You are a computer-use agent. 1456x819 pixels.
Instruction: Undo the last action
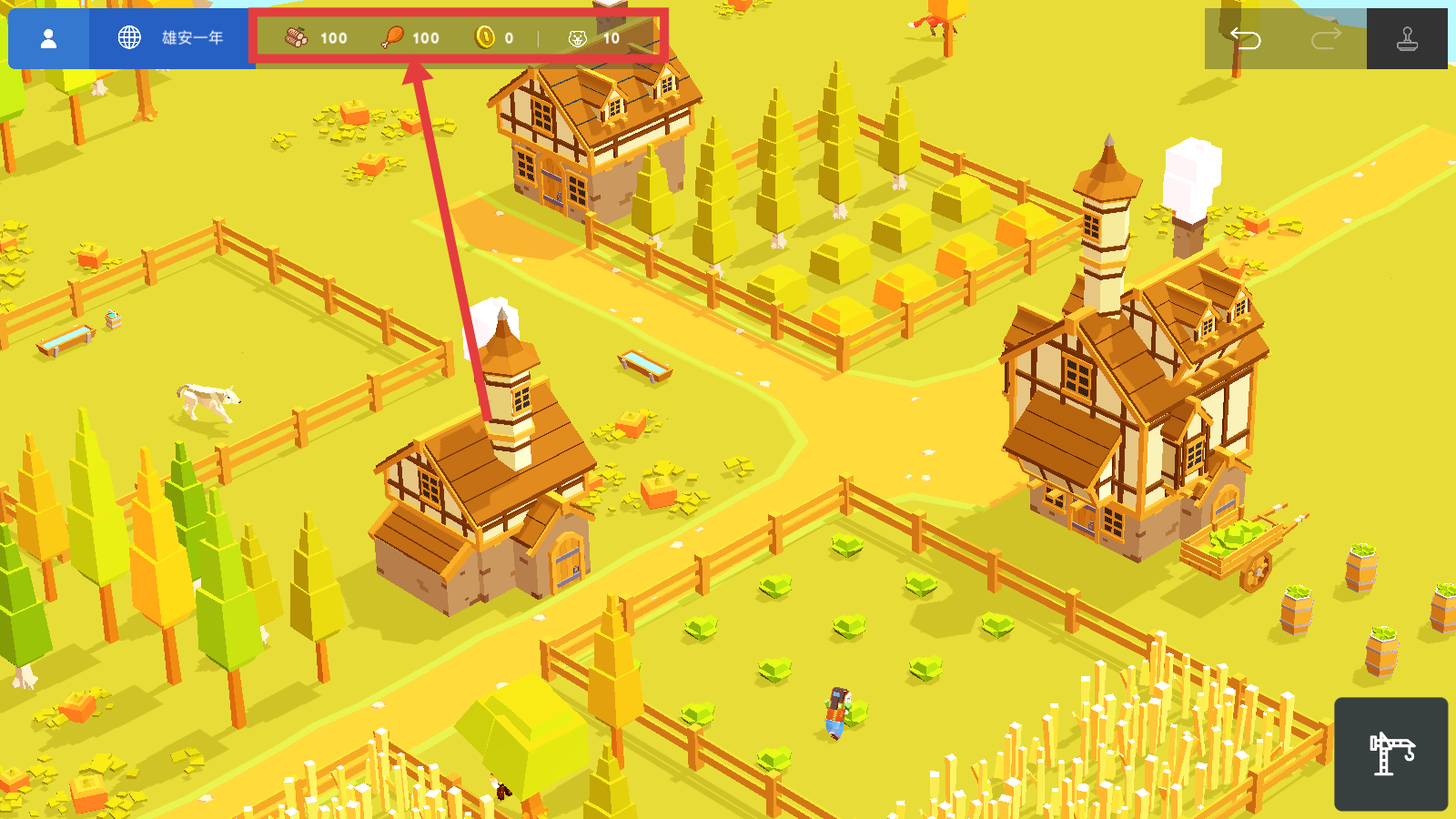pyautogui.click(x=1245, y=38)
